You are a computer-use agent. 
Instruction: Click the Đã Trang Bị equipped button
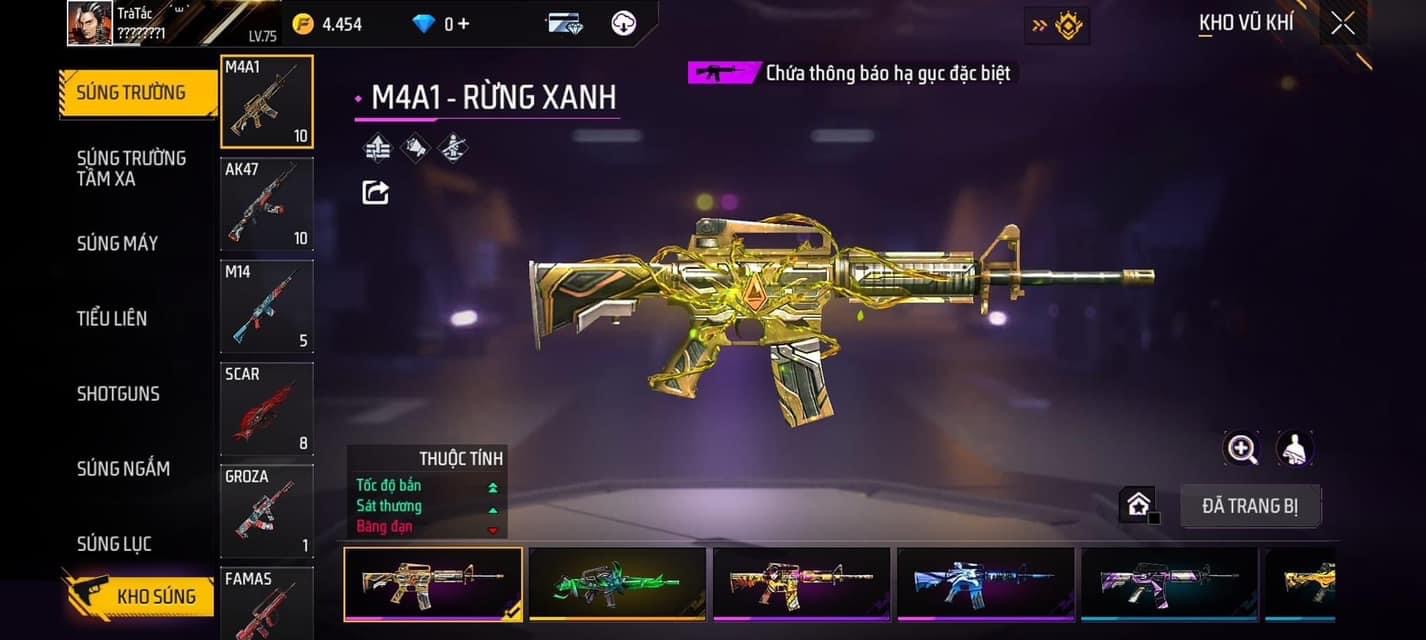(x=1250, y=506)
